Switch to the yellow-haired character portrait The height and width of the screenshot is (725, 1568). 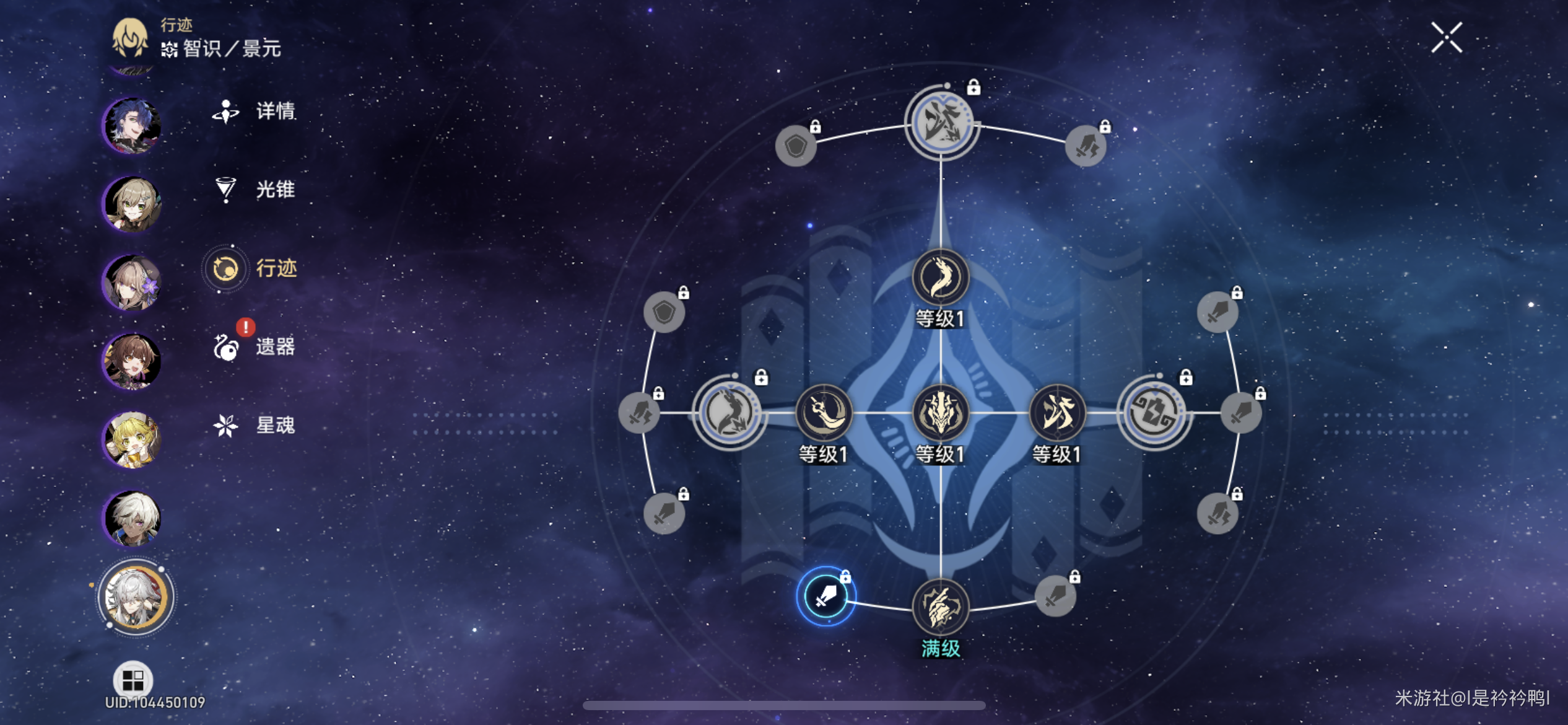pos(132,440)
